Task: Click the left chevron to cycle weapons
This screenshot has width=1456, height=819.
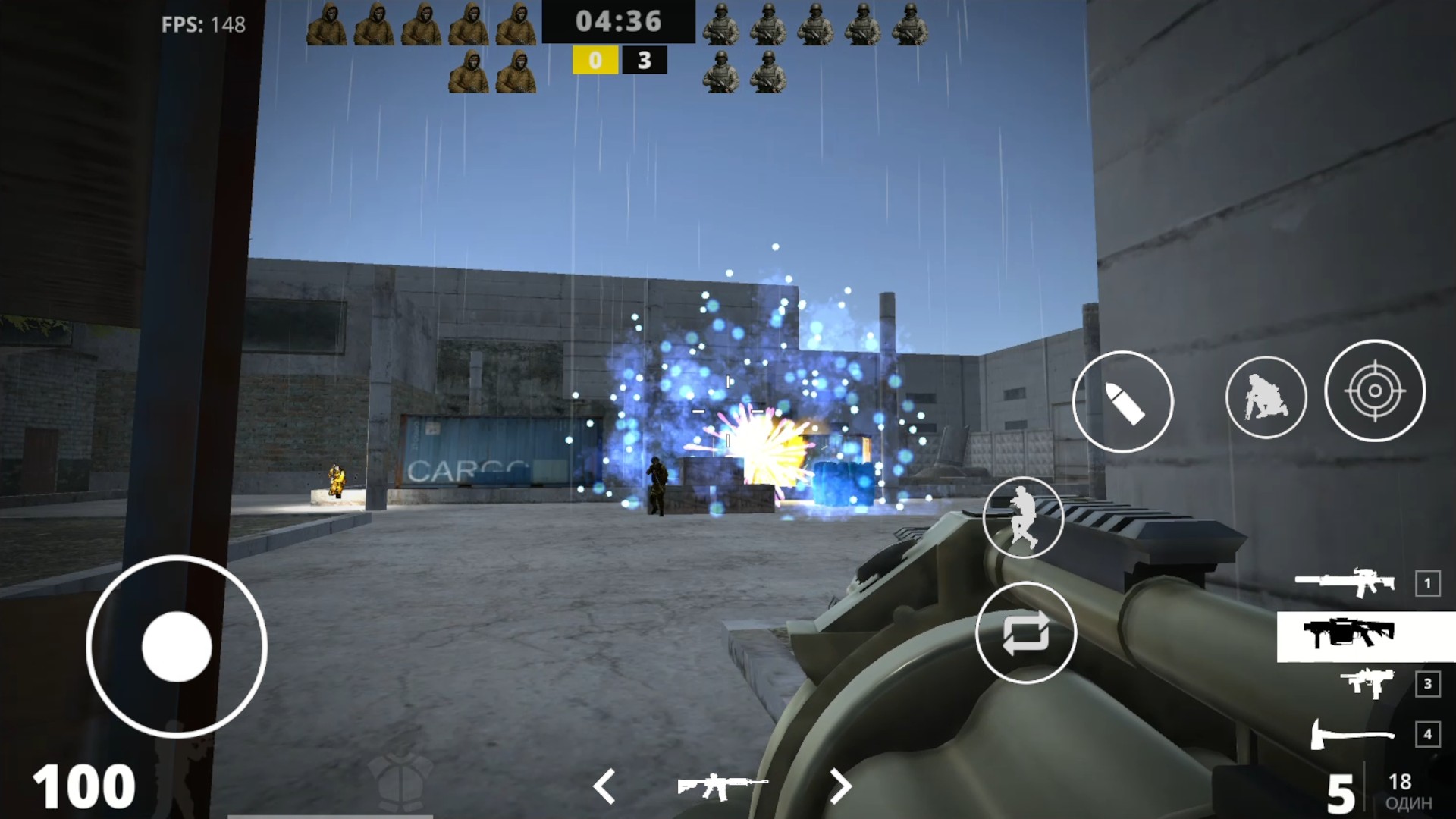Action: [x=605, y=787]
